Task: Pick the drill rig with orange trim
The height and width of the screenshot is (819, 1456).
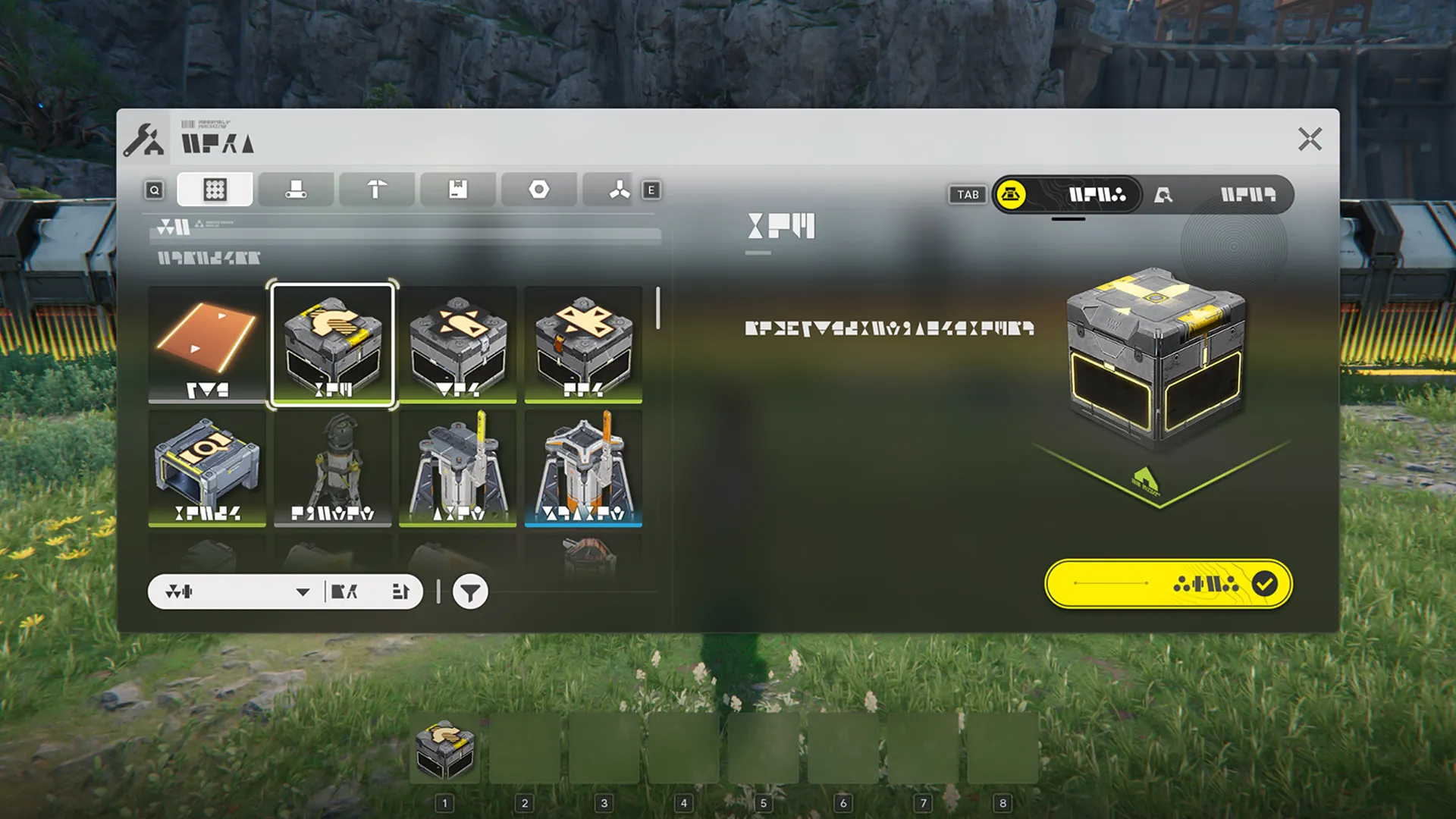Action: pyautogui.click(x=583, y=468)
